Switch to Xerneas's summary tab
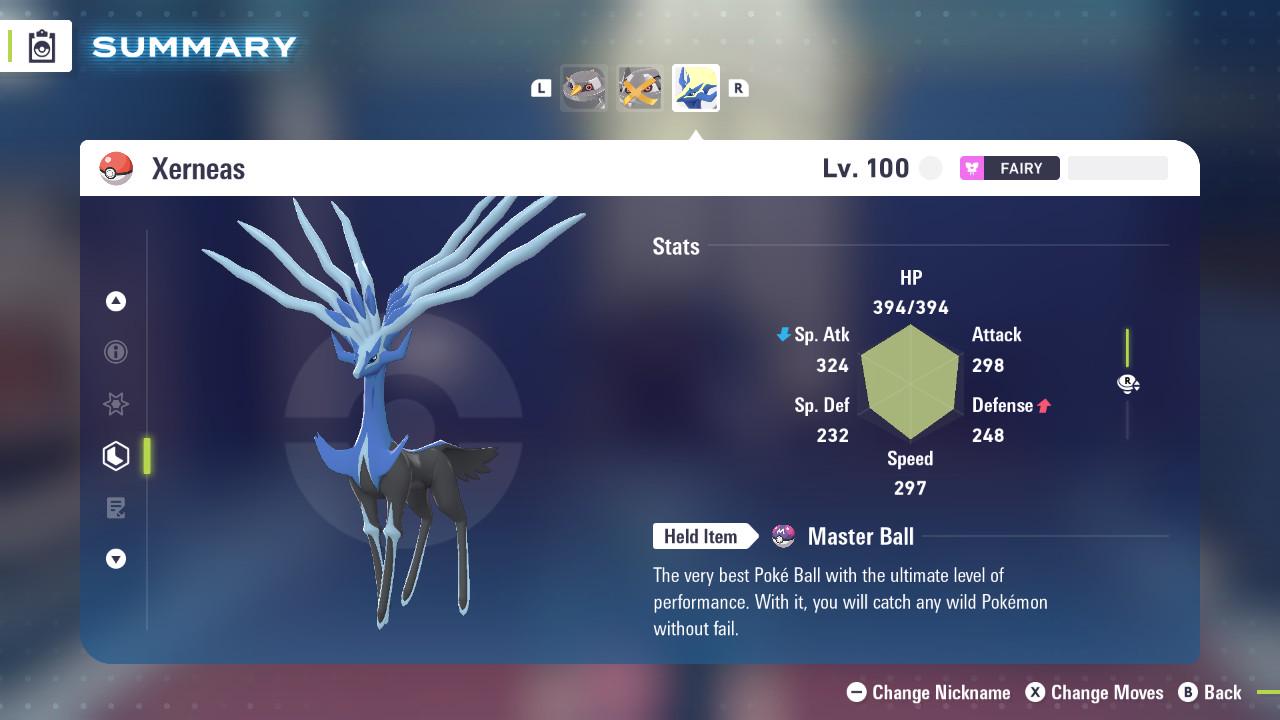The height and width of the screenshot is (720, 1280). pyautogui.click(x=695, y=87)
